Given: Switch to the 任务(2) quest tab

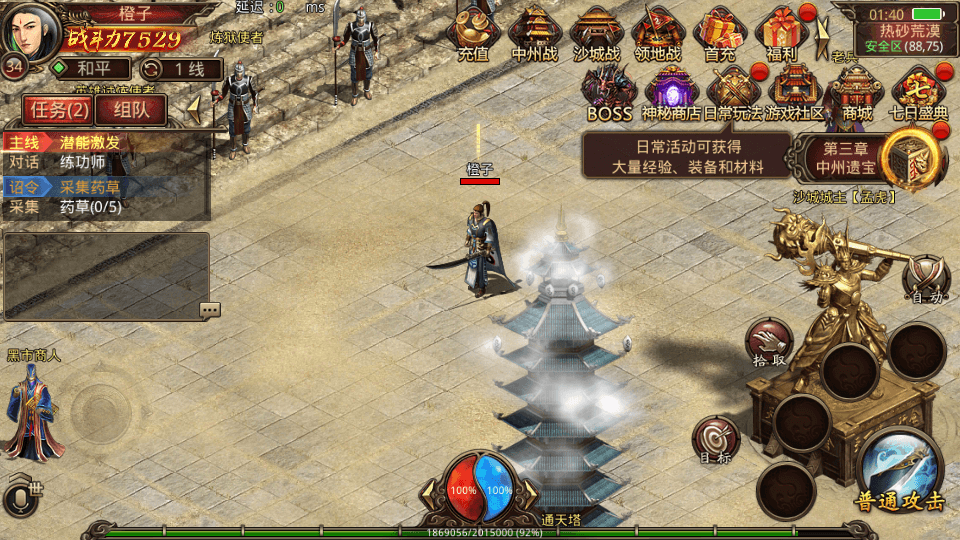Looking at the screenshot, I should [58, 110].
